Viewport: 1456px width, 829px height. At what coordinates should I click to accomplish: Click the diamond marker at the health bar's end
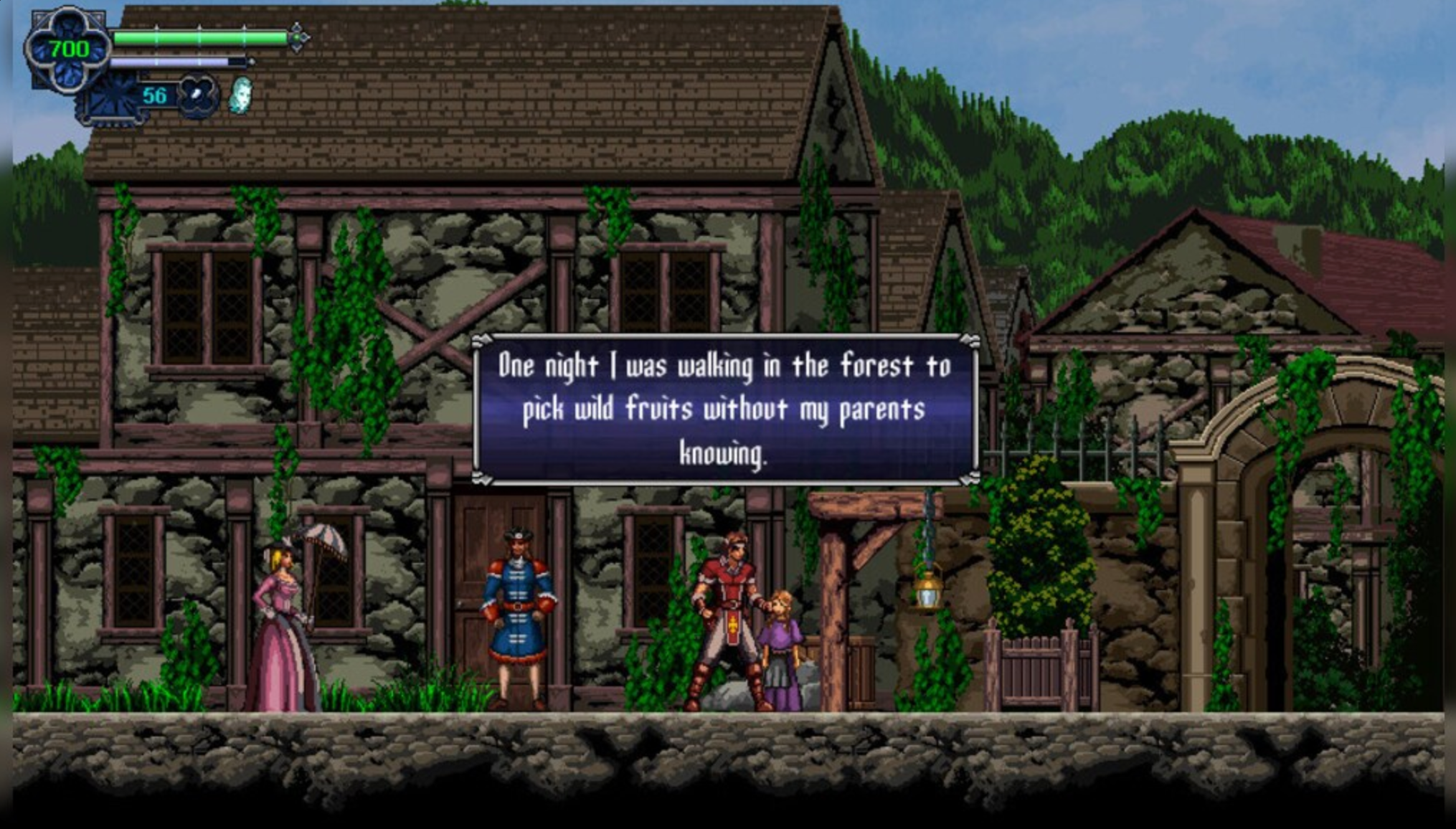pos(298,37)
